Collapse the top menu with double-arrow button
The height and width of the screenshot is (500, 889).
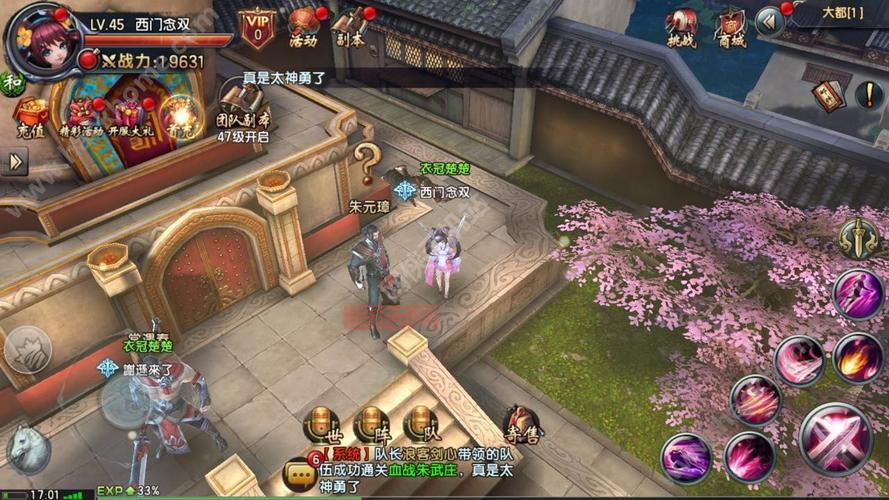tap(769, 21)
